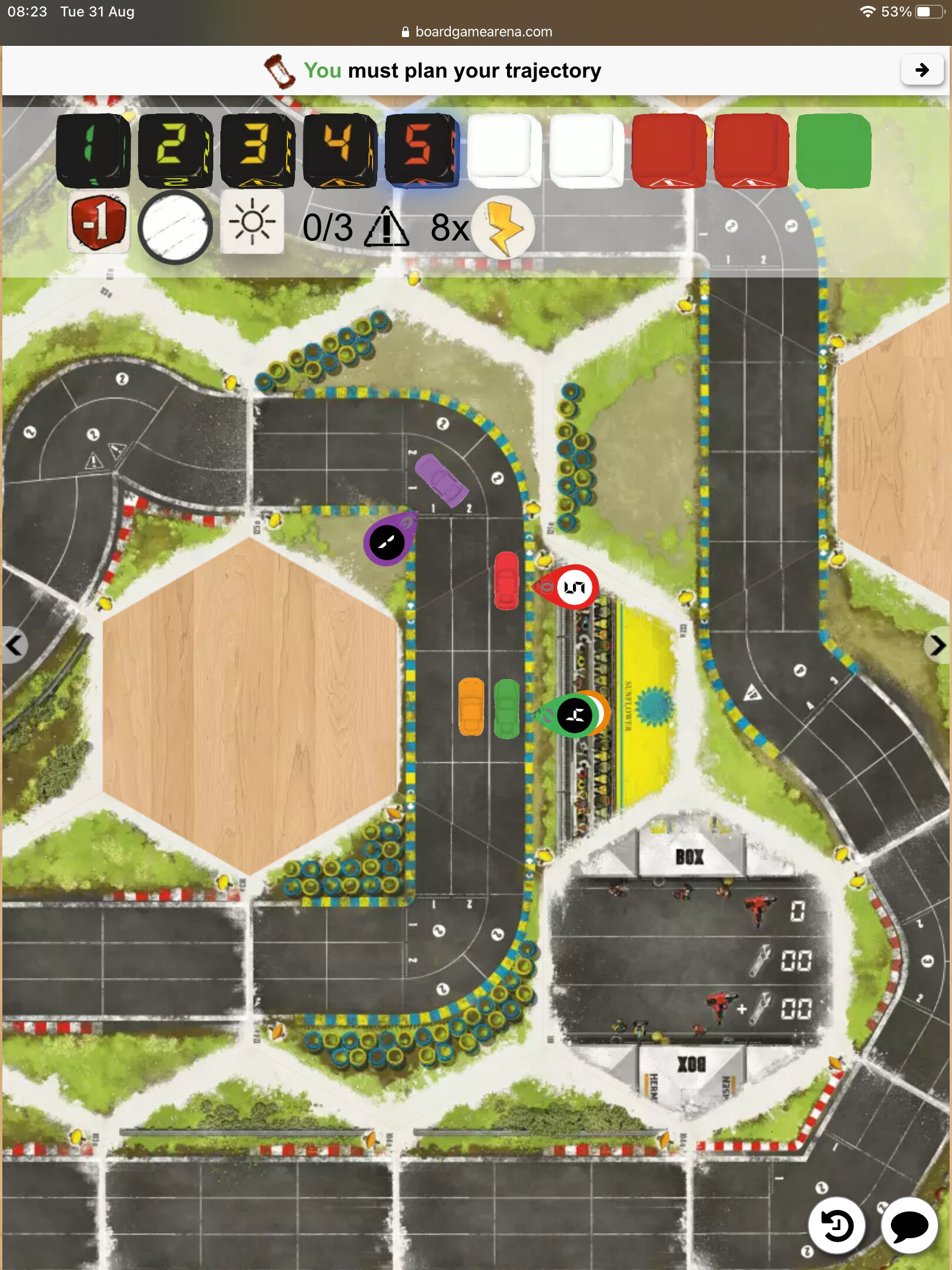952x1270 pixels.
Task: Select the gear 4 black die
Action: click(x=339, y=150)
